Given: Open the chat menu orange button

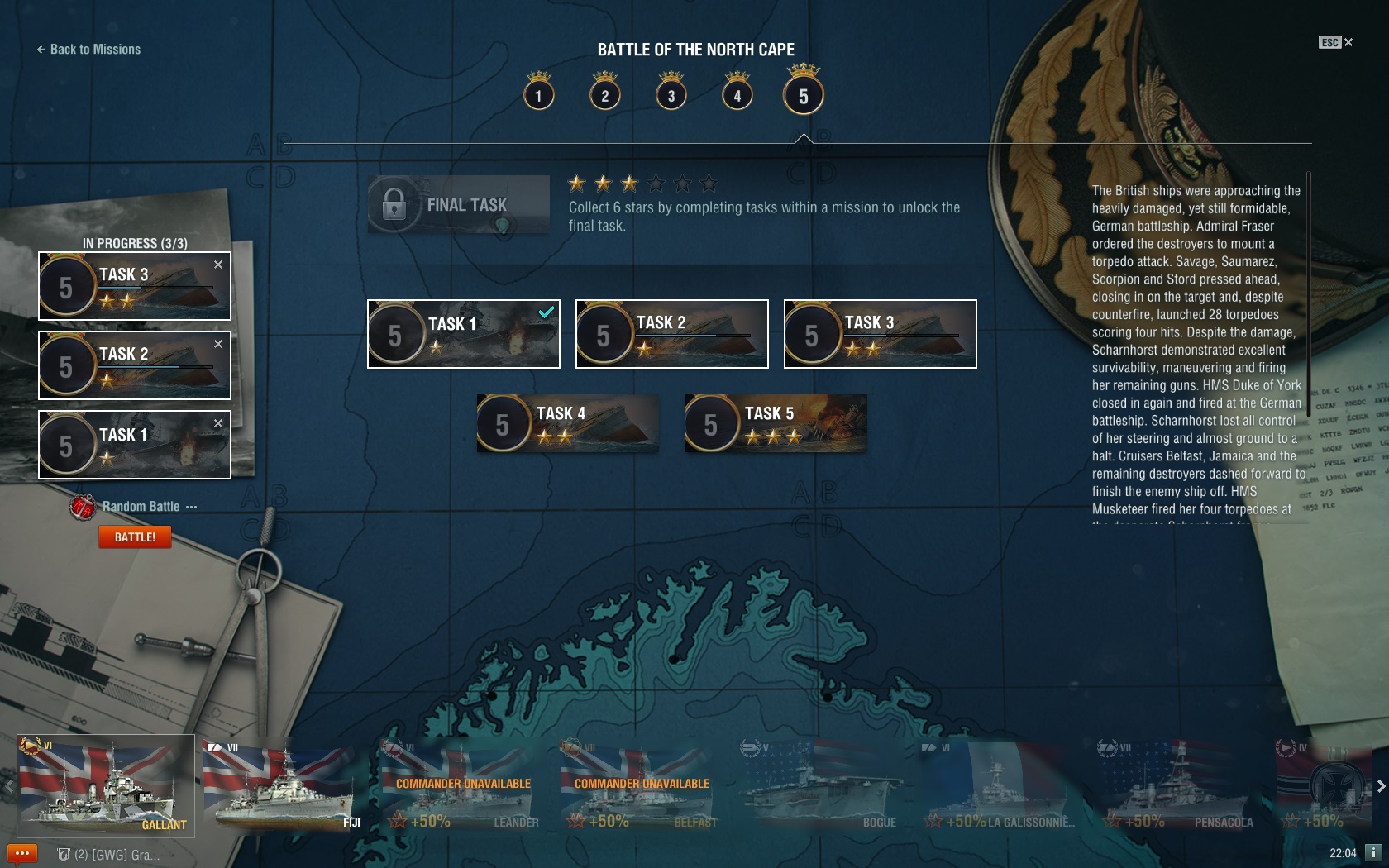Looking at the screenshot, I should click(x=22, y=853).
